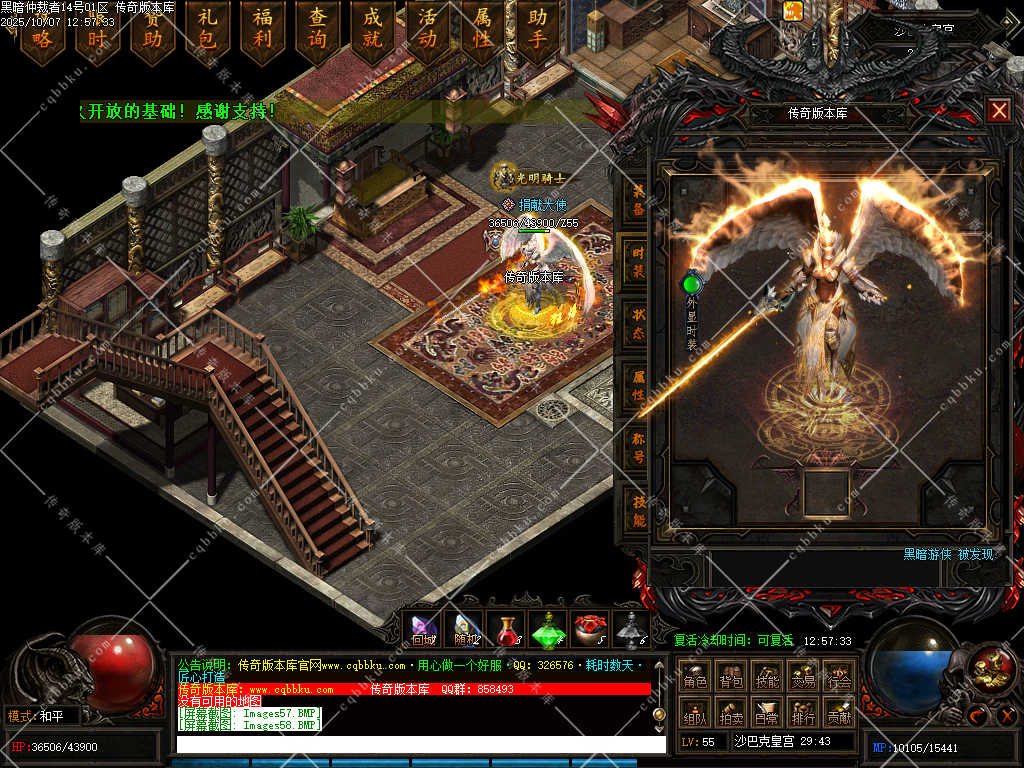The image size is (1024, 768).
Task: Open the 交易 trade button
Action: pos(803,679)
